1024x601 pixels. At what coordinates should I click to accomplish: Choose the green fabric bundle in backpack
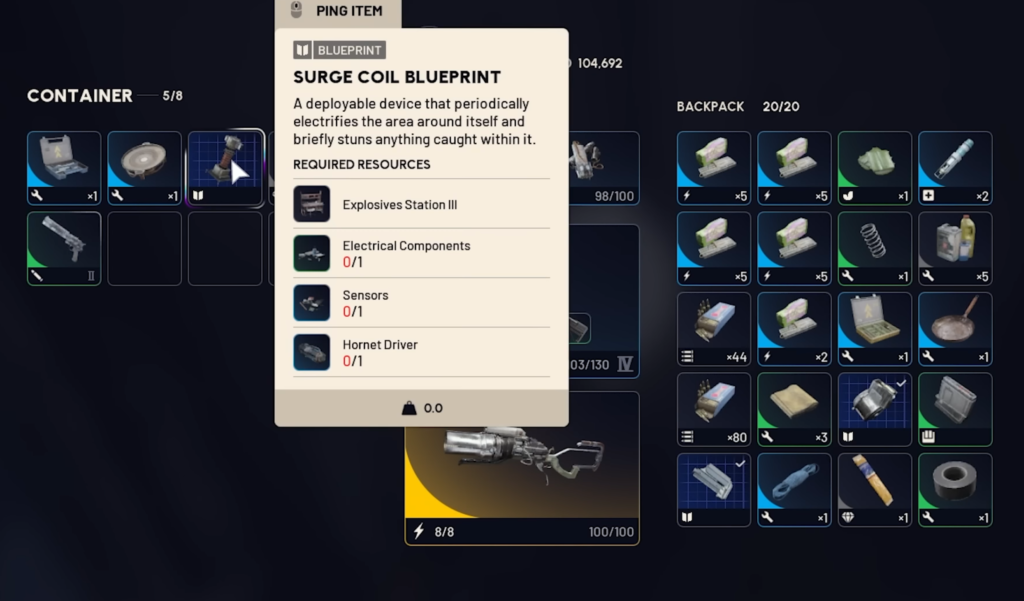coord(875,168)
